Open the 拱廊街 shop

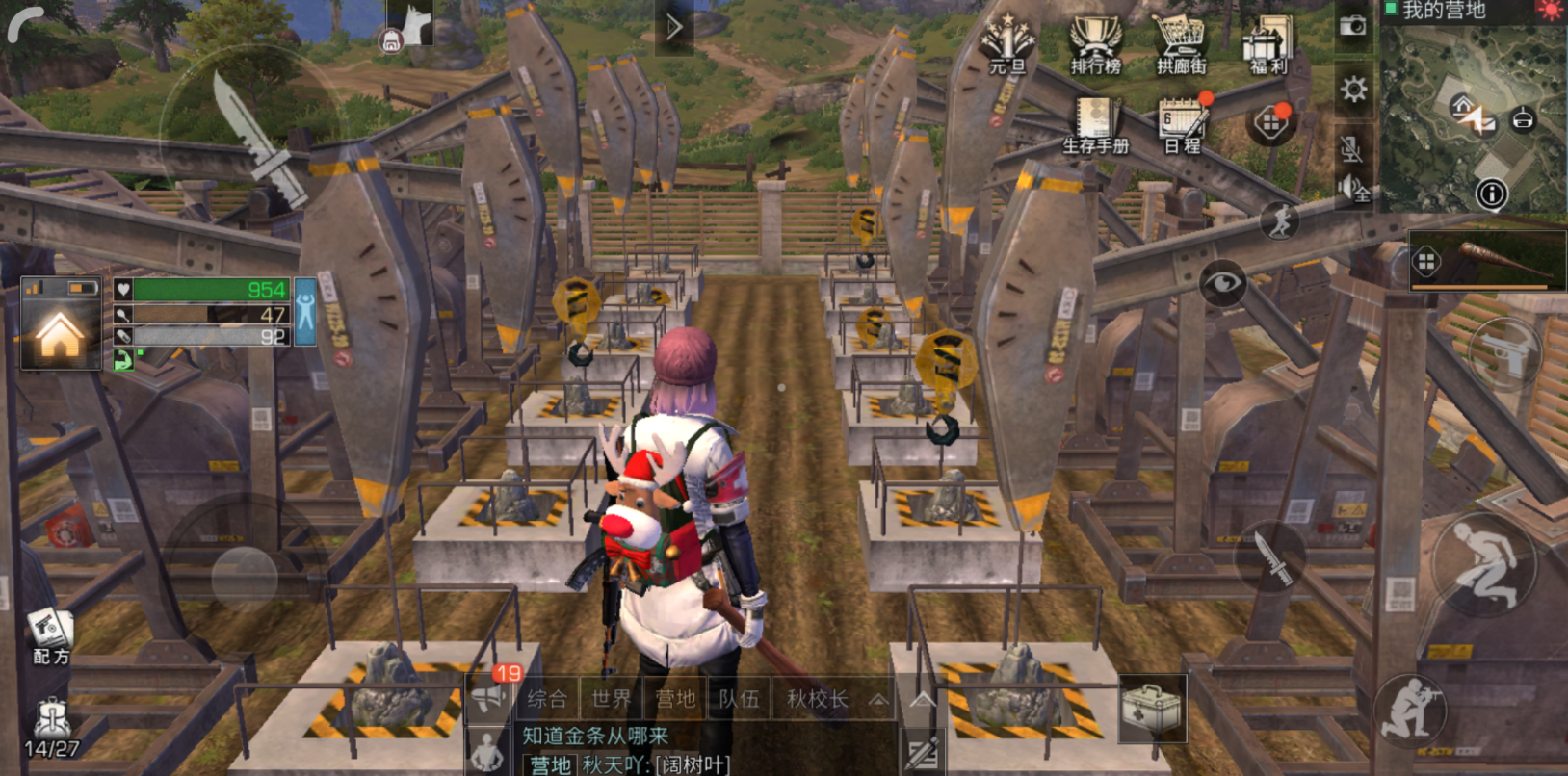1181,45
